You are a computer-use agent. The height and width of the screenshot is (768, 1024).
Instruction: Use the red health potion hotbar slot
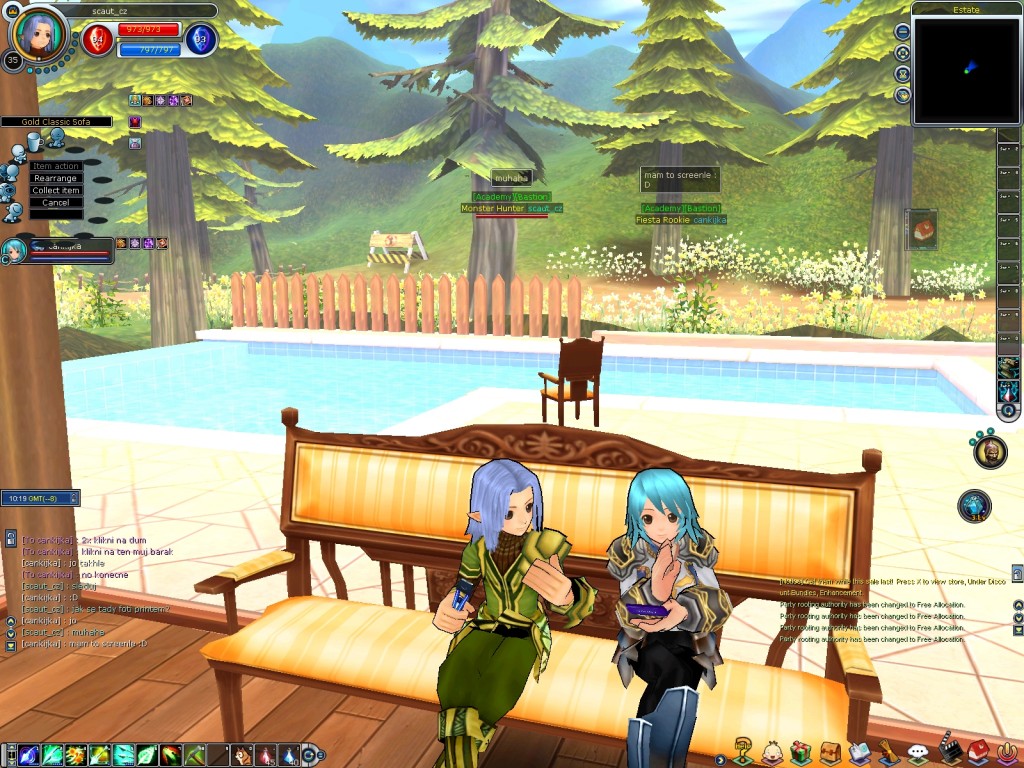tap(266, 755)
